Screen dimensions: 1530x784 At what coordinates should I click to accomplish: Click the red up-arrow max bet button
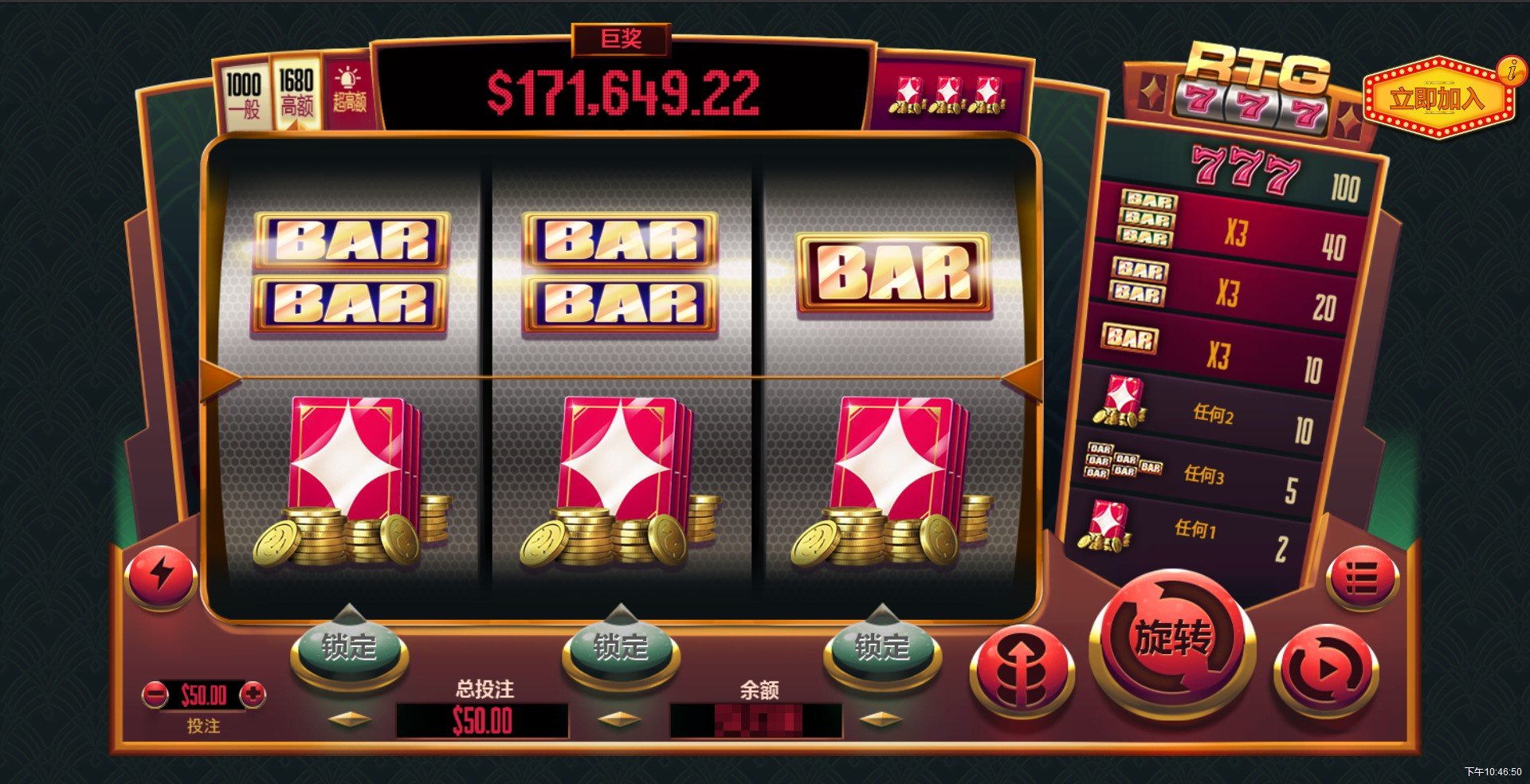point(1022,670)
